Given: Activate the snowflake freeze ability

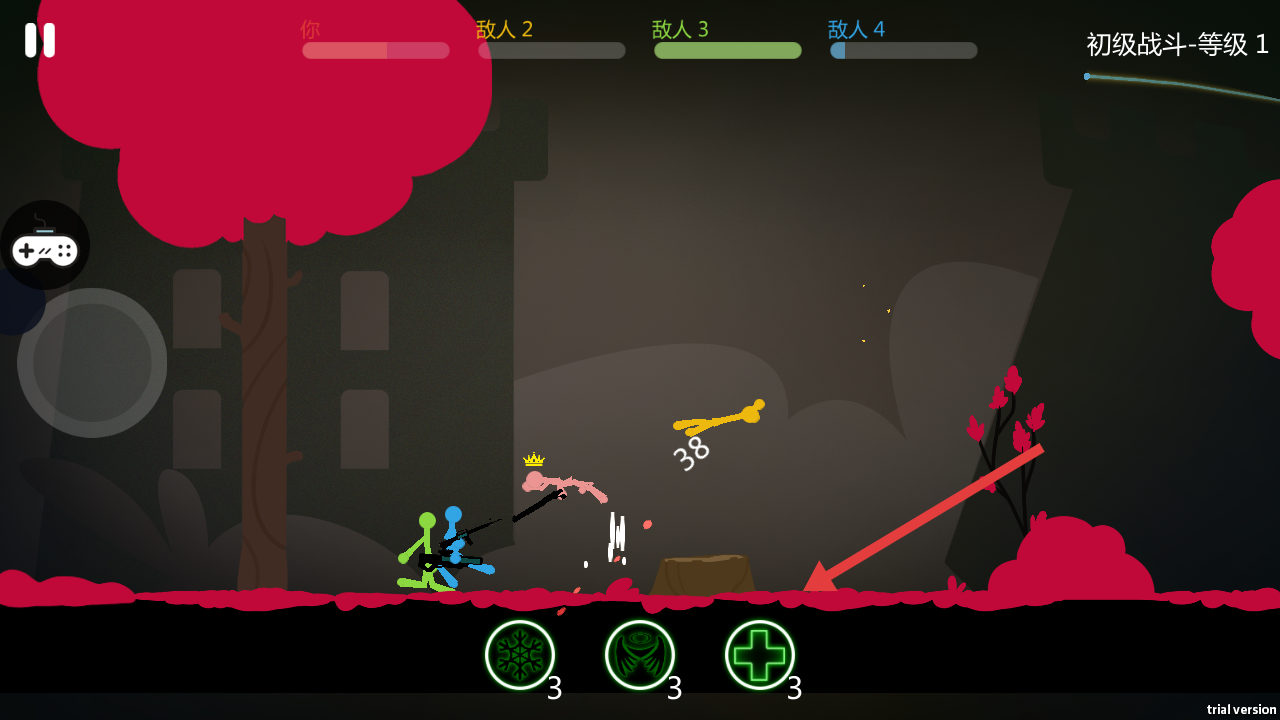Looking at the screenshot, I should point(520,655).
